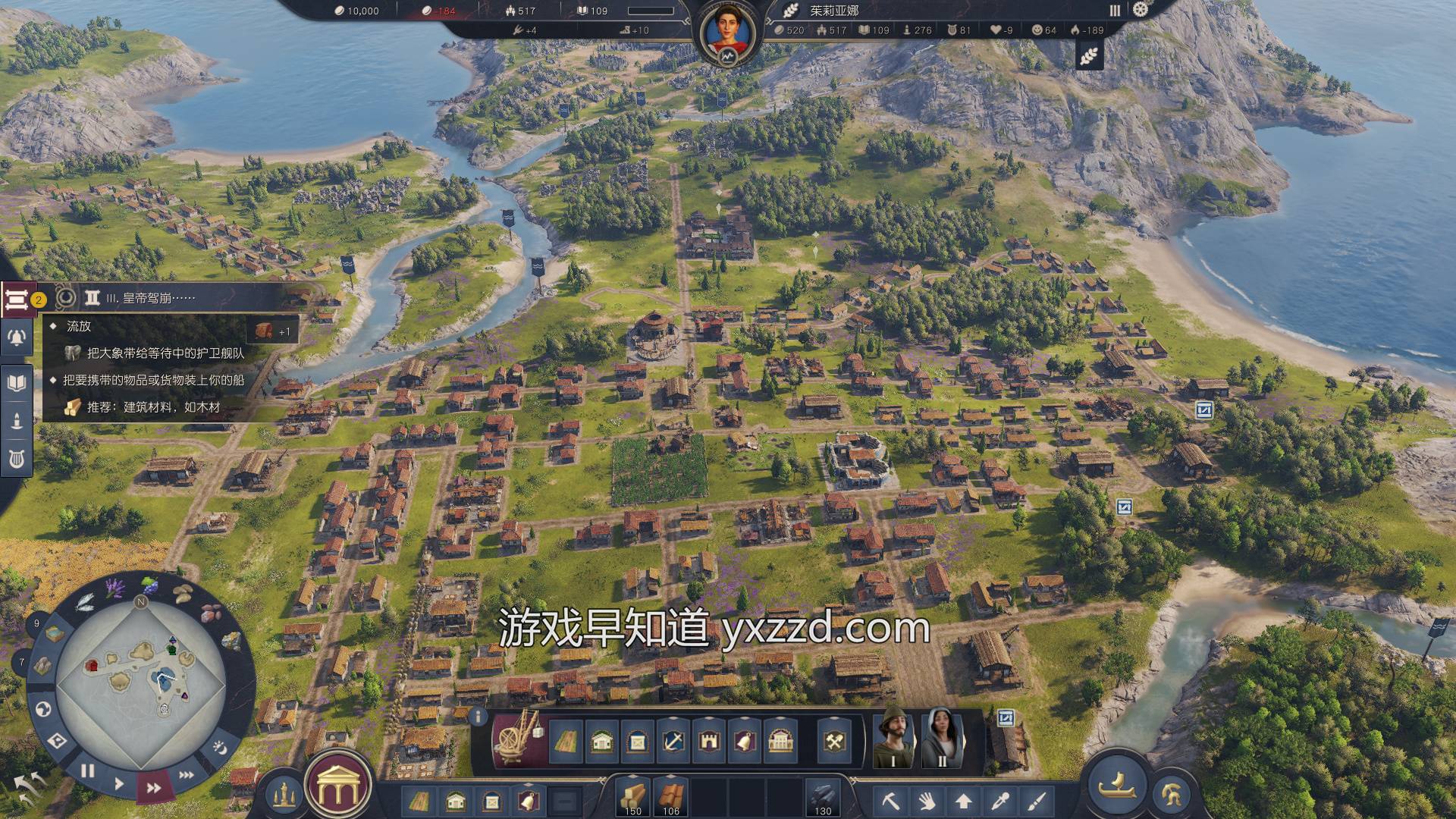Toggle the day-night cycle button
Image resolution: width=1456 pixels, height=819 pixels.
point(220,745)
